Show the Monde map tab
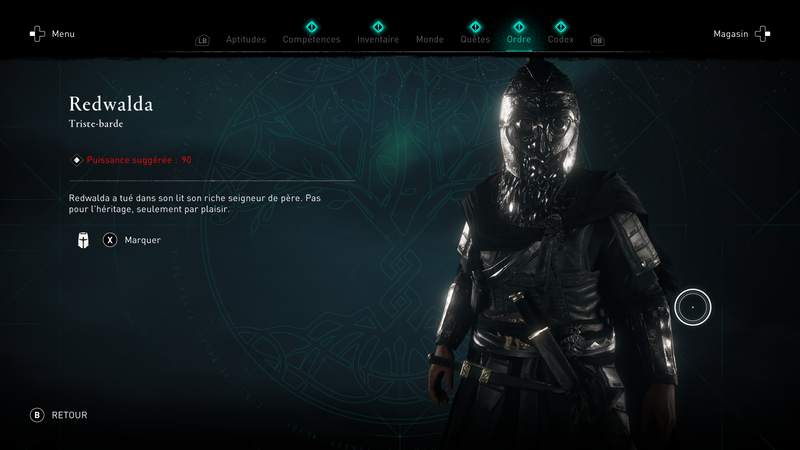This screenshot has height=450, width=800. 430,40
